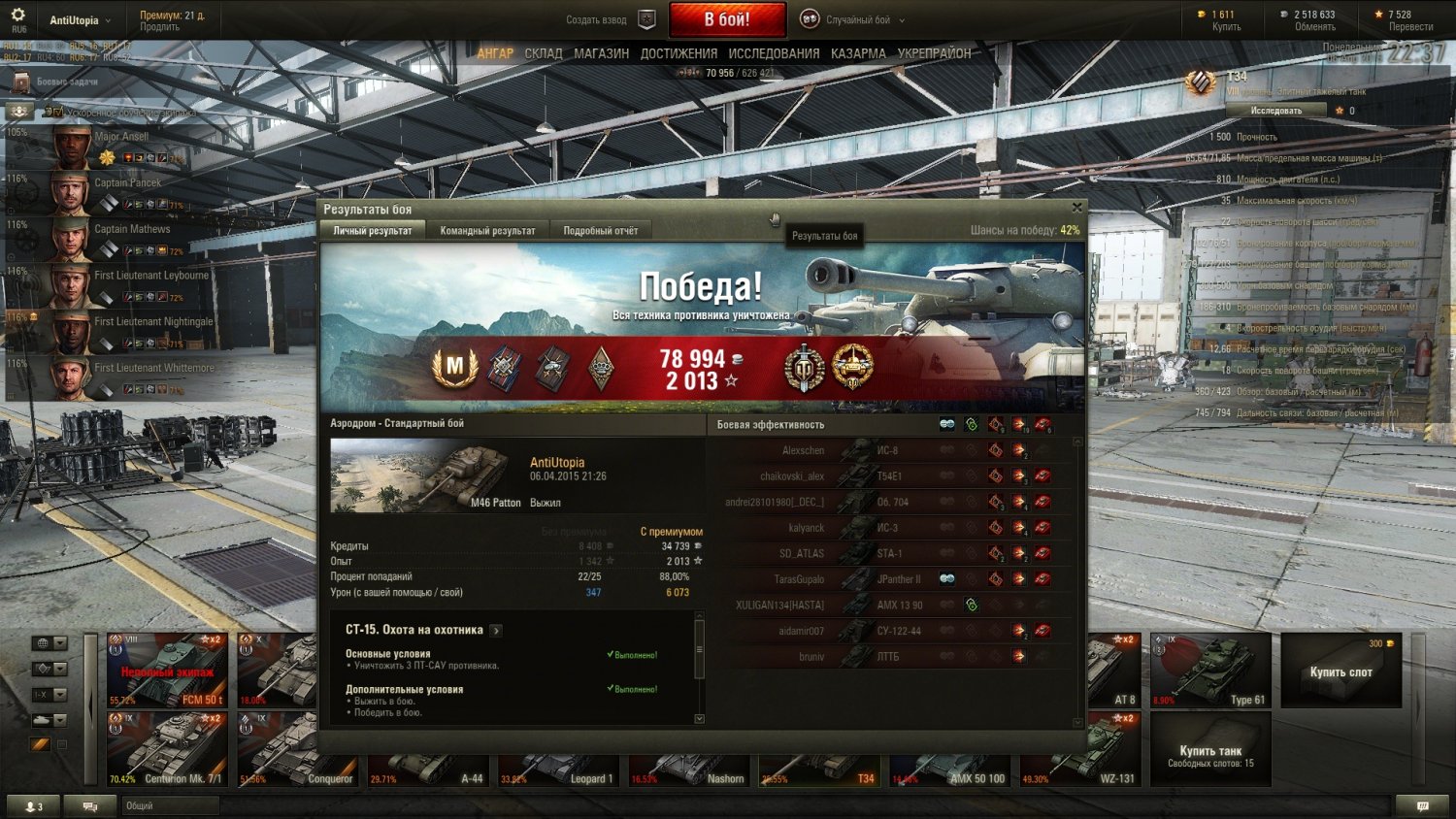Select the Type 61 tank in carousel
The width and height of the screenshot is (1456, 819).
1210,671
